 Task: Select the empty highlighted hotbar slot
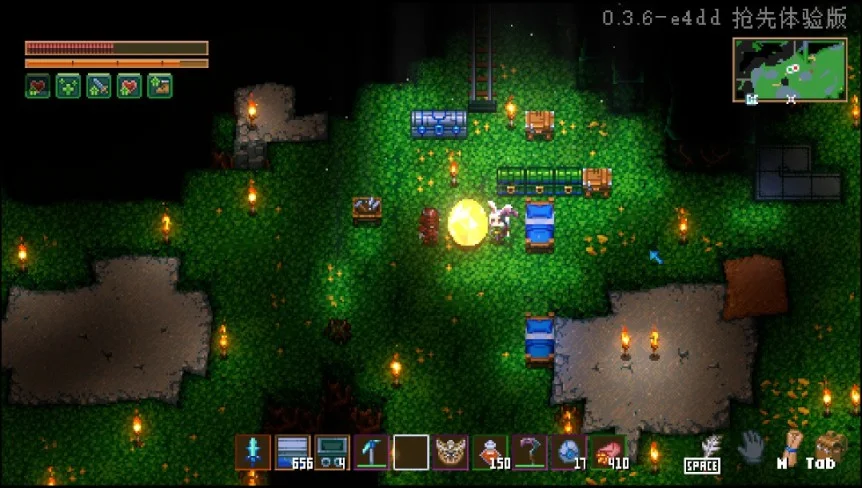pyautogui.click(x=411, y=452)
